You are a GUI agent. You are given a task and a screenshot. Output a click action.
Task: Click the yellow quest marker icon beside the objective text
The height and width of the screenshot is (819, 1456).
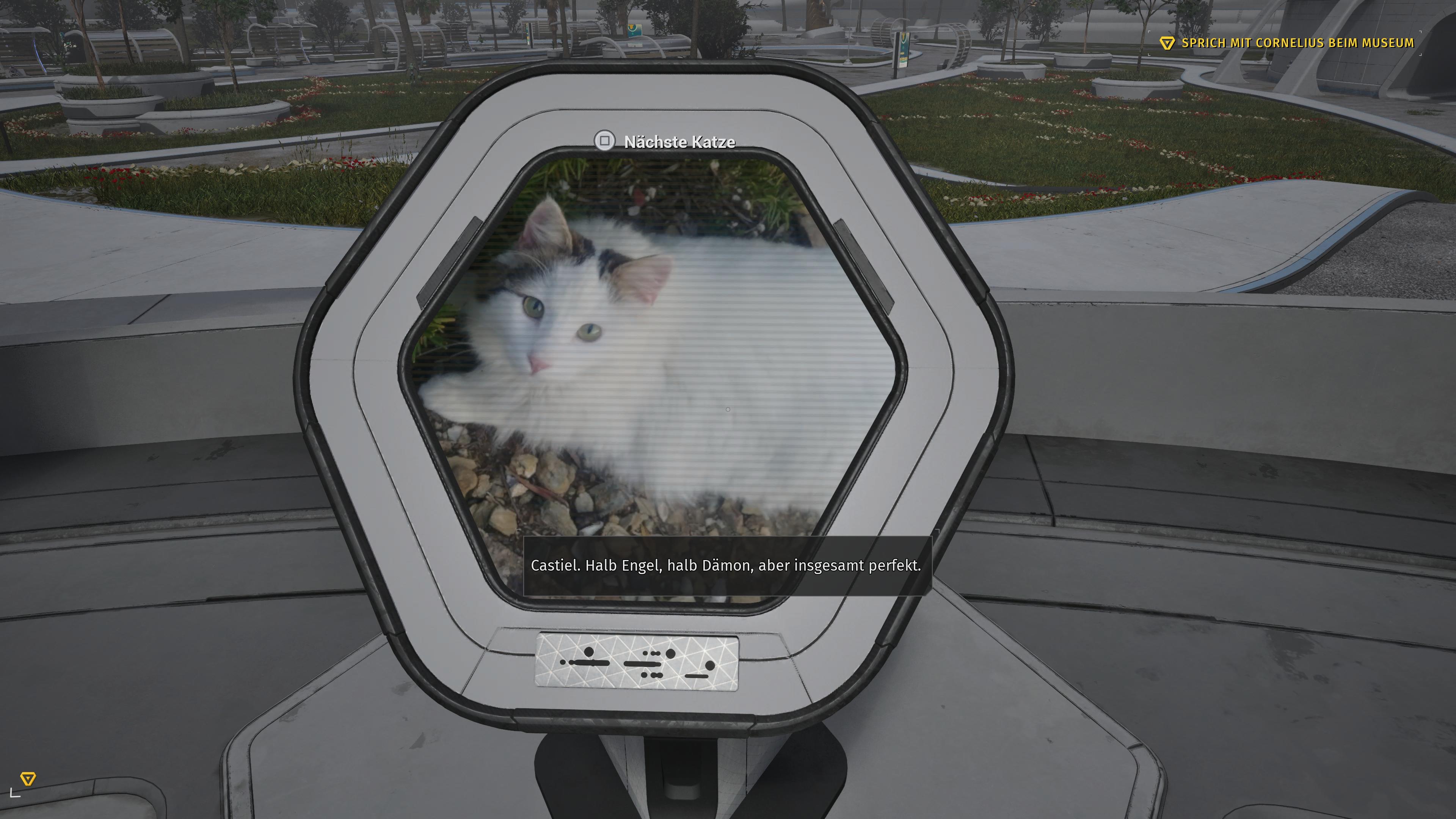pyautogui.click(x=1167, y=42)
